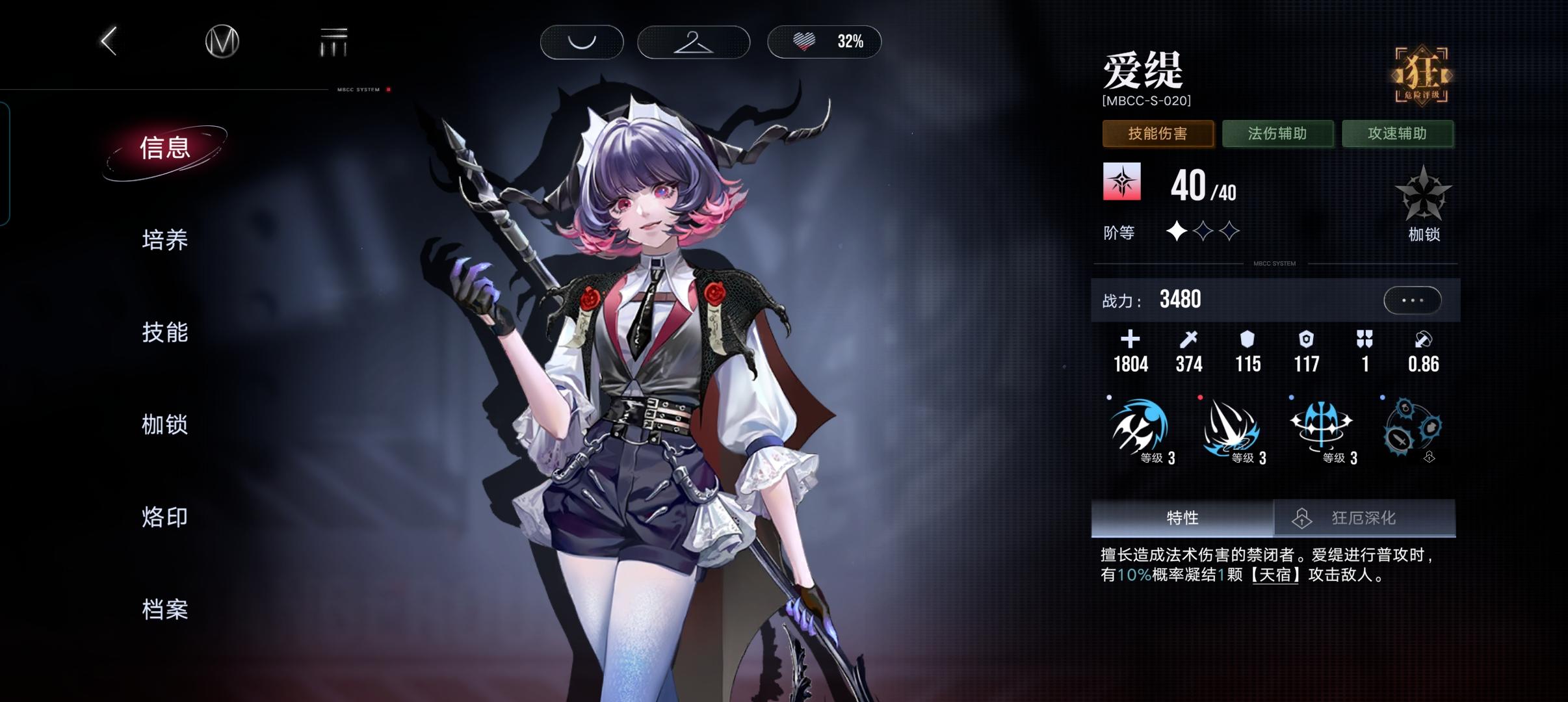Open the 技能 menu entry
The height and width of the screenshot is (702, 1568).
(165, 332)
